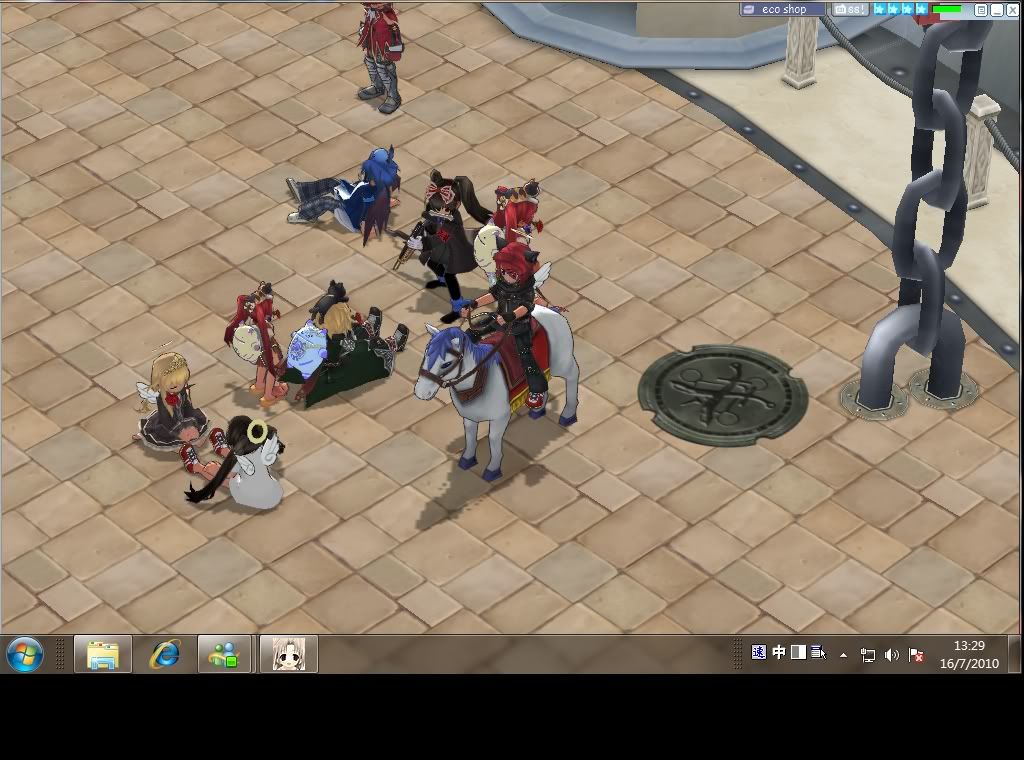The width and height of the screenshot is (1024, 760).
Task: Click the SS! screenshot button
Action: (849, 10)
